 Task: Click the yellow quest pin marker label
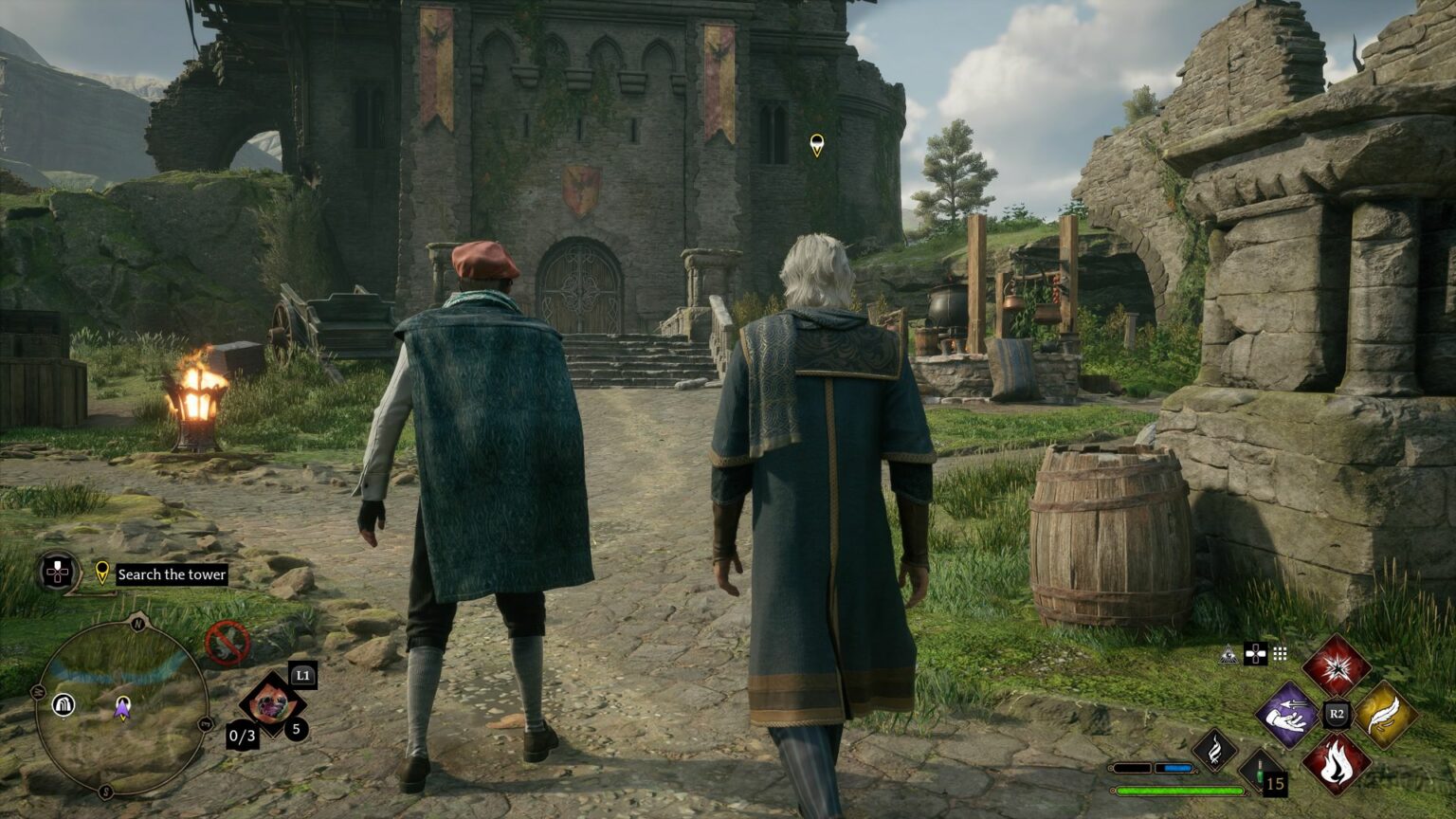[101, 573]
